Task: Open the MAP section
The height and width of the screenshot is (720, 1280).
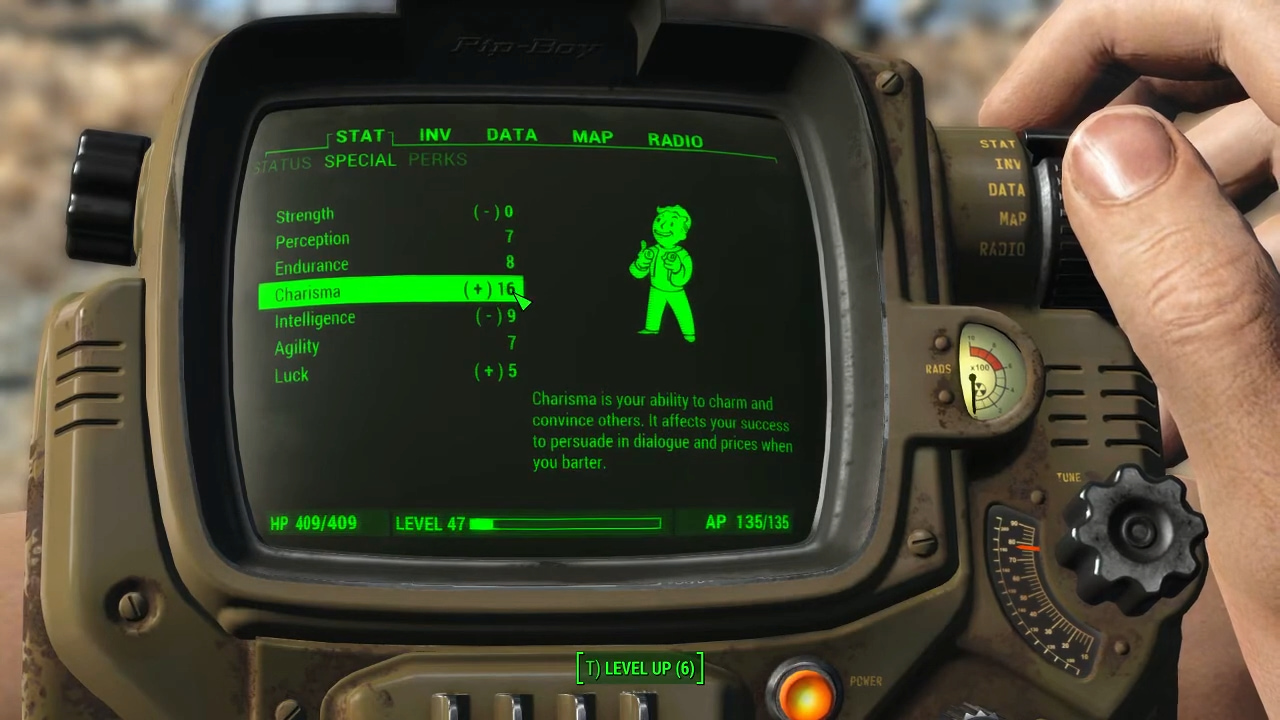Action: coord(592,137)
